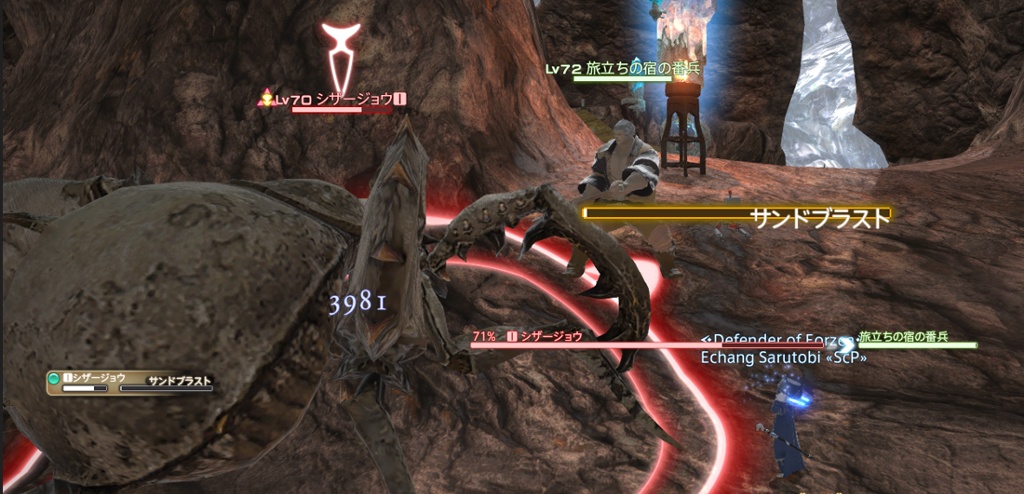Target the Lv70 シザージョウ enemy nameplate
Screen dimensions: 1024x494
[x=339, y=99]
